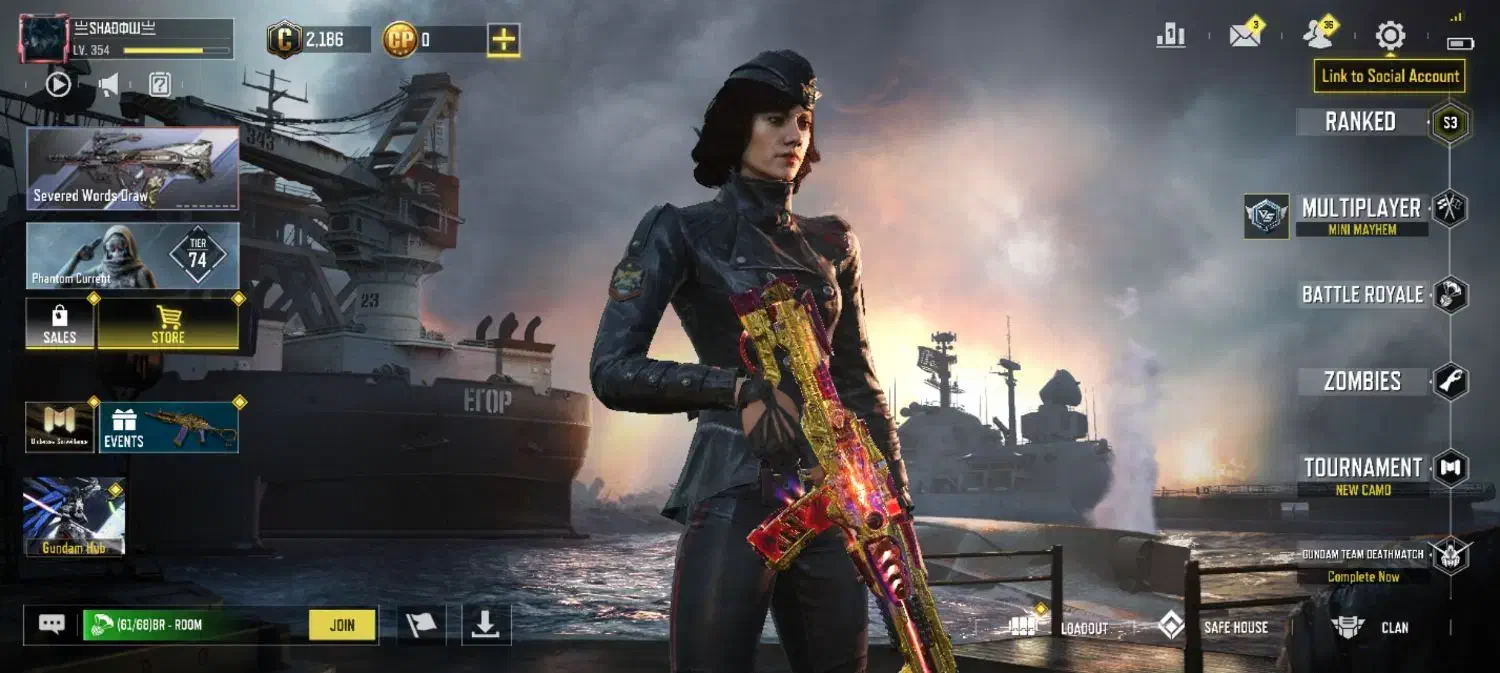Open the Tournament mode
This screenshot has height=673, width=1500.
pos(1362,468)
